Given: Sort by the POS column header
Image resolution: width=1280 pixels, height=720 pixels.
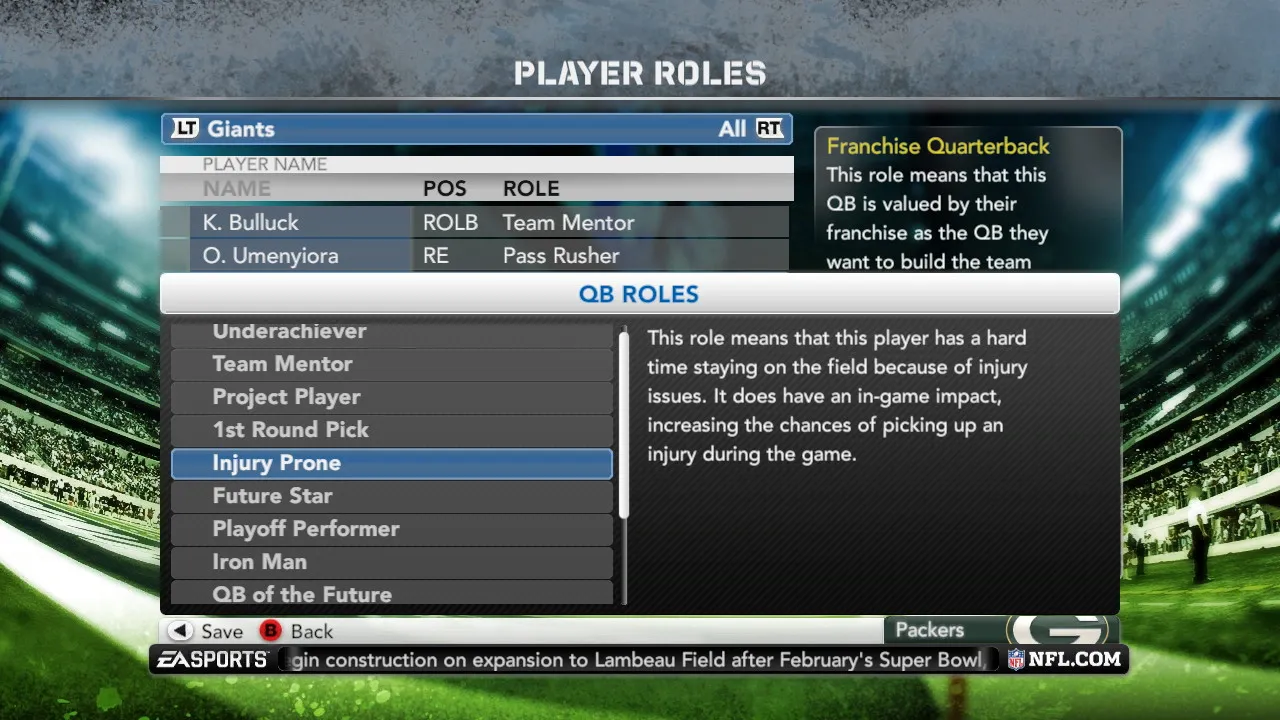Looking at the screenshot, I should pos(444,188).
